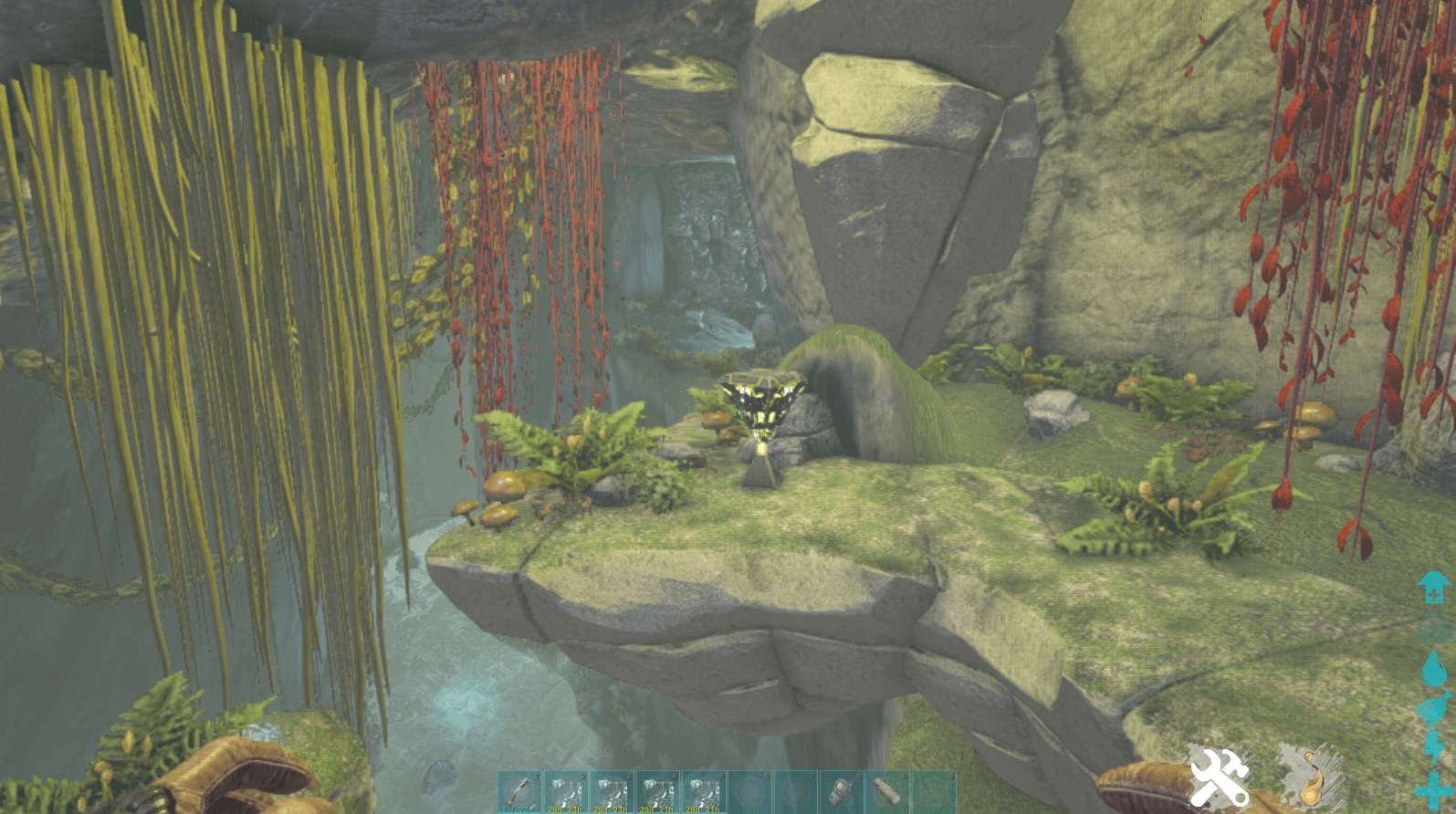Choose the item in hotbar slot 5

704,791
